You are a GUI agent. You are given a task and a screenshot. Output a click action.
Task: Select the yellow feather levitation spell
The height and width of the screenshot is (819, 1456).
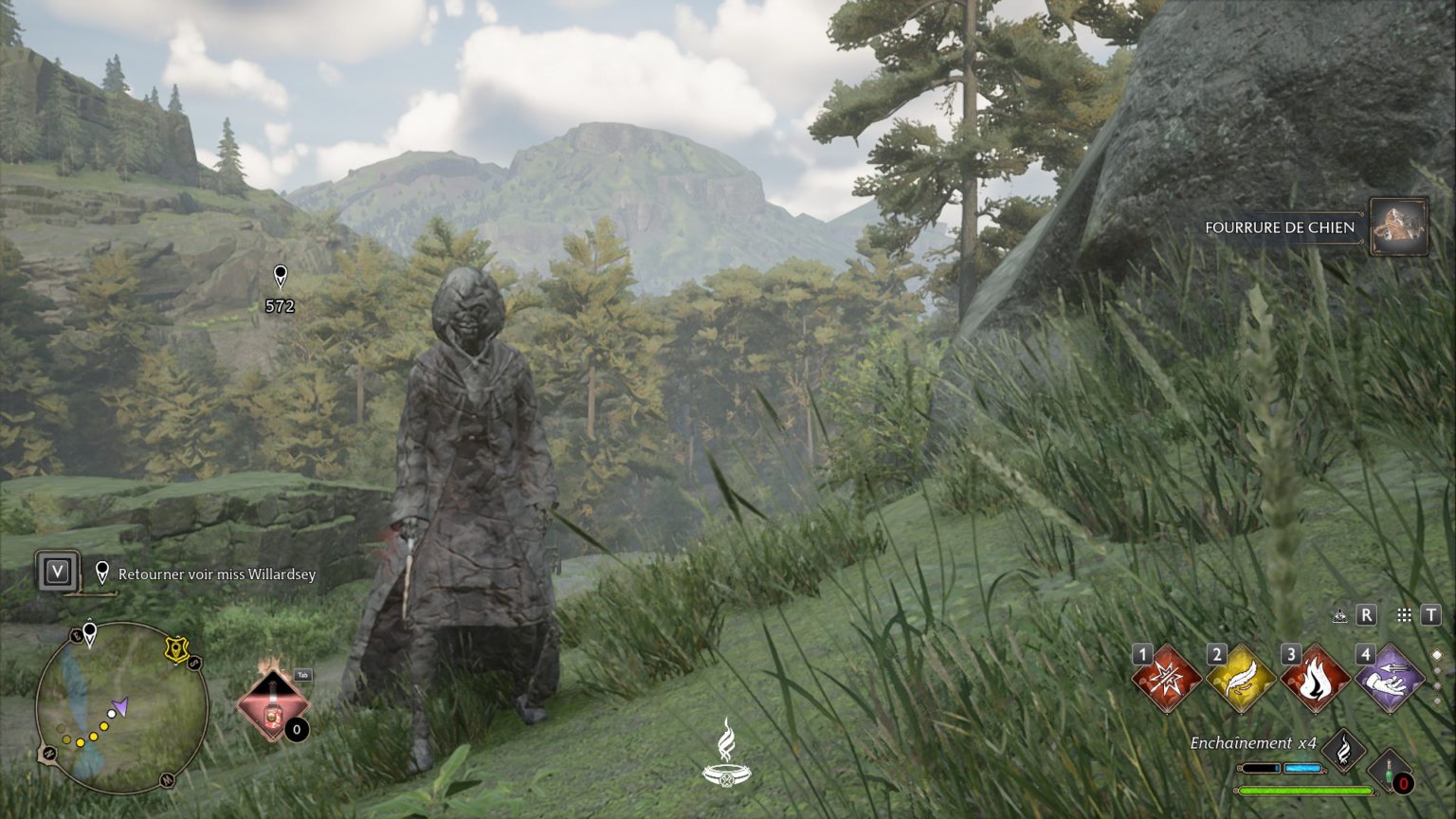click(x=1241, y=679)
